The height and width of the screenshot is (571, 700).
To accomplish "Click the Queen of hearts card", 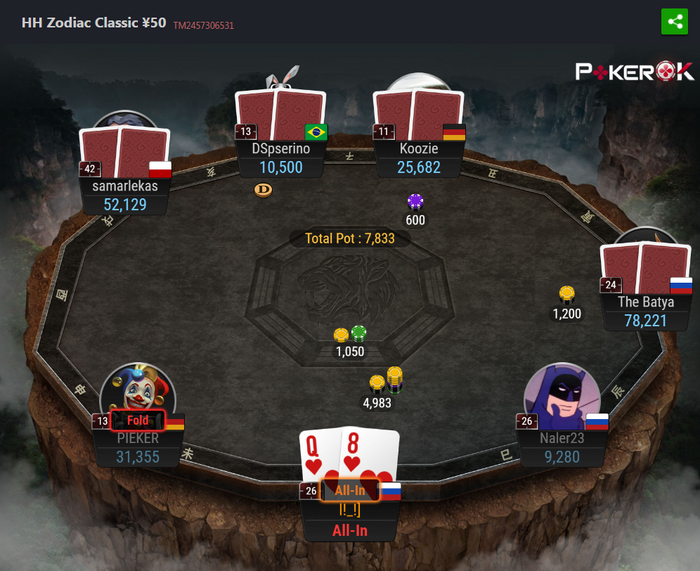I will point(320,455).
